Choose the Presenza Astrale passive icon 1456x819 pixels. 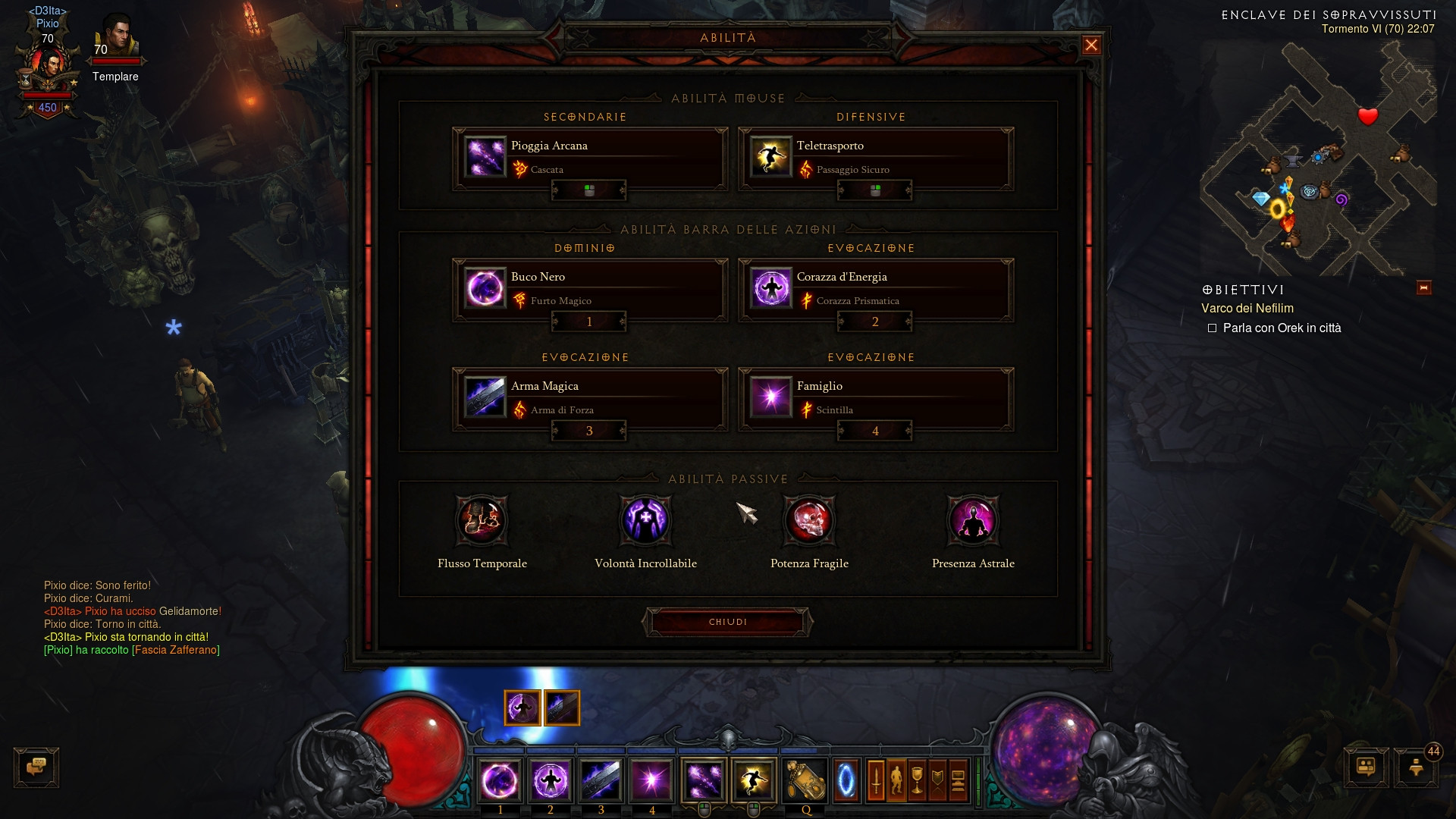973,521
